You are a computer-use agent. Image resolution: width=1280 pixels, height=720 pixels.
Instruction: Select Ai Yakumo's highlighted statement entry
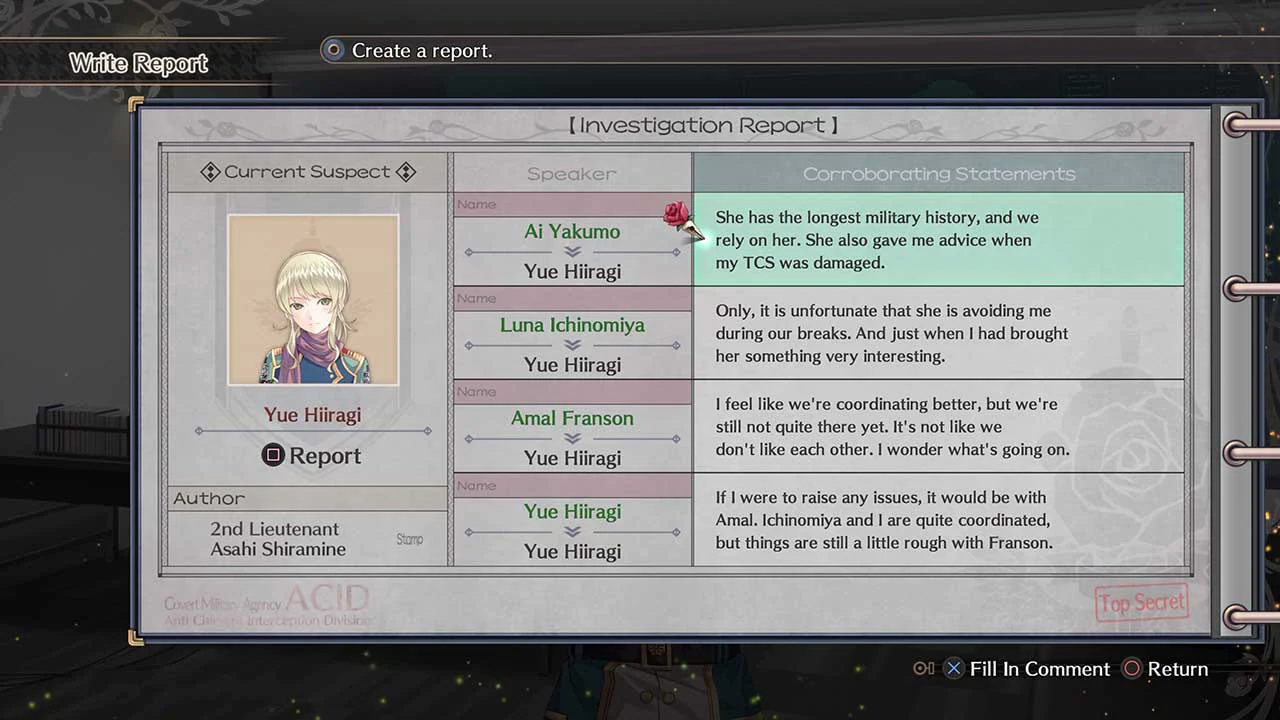[x=938, y=240]
